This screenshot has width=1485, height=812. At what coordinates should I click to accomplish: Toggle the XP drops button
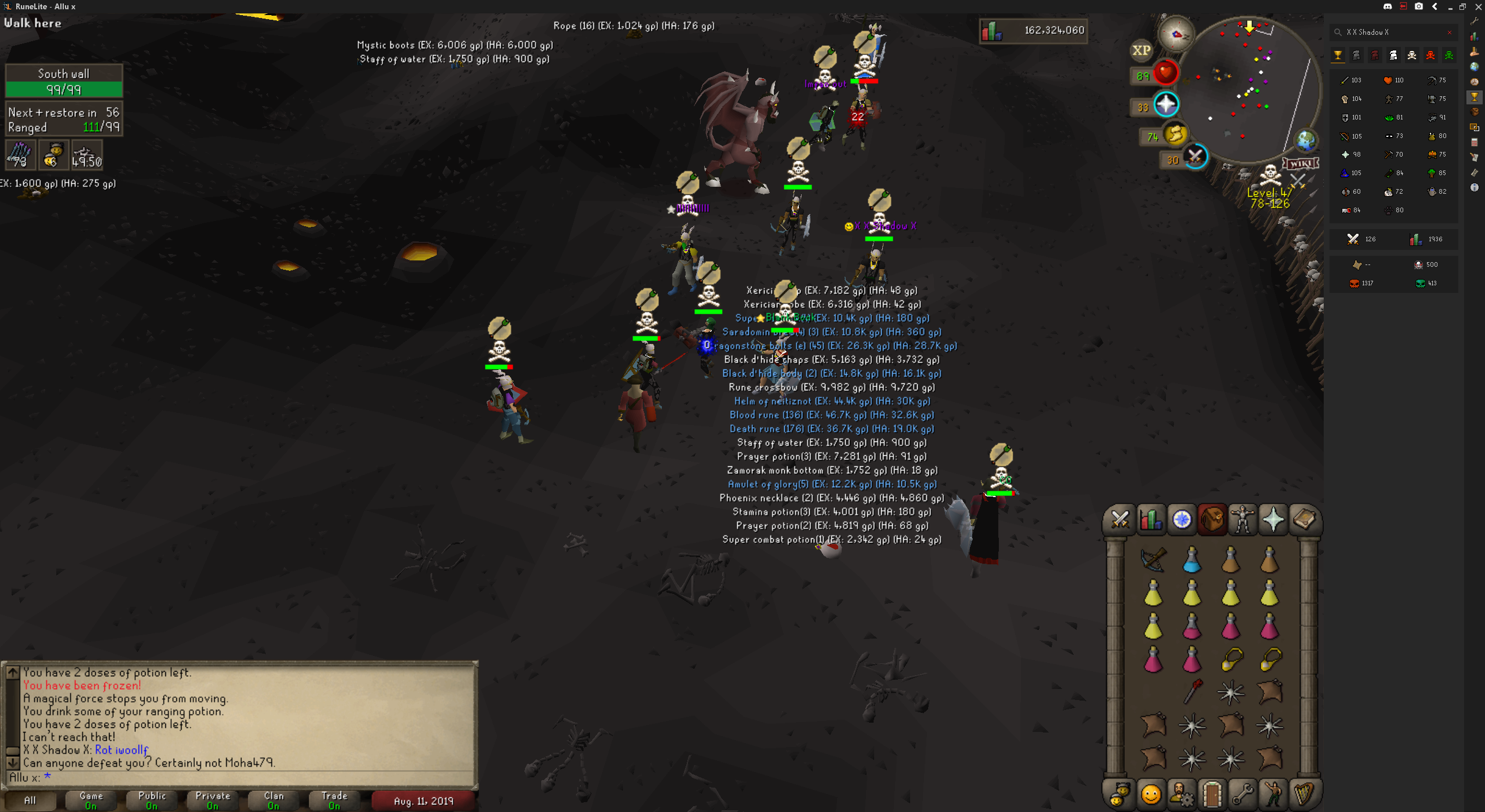coord(1141,50)
